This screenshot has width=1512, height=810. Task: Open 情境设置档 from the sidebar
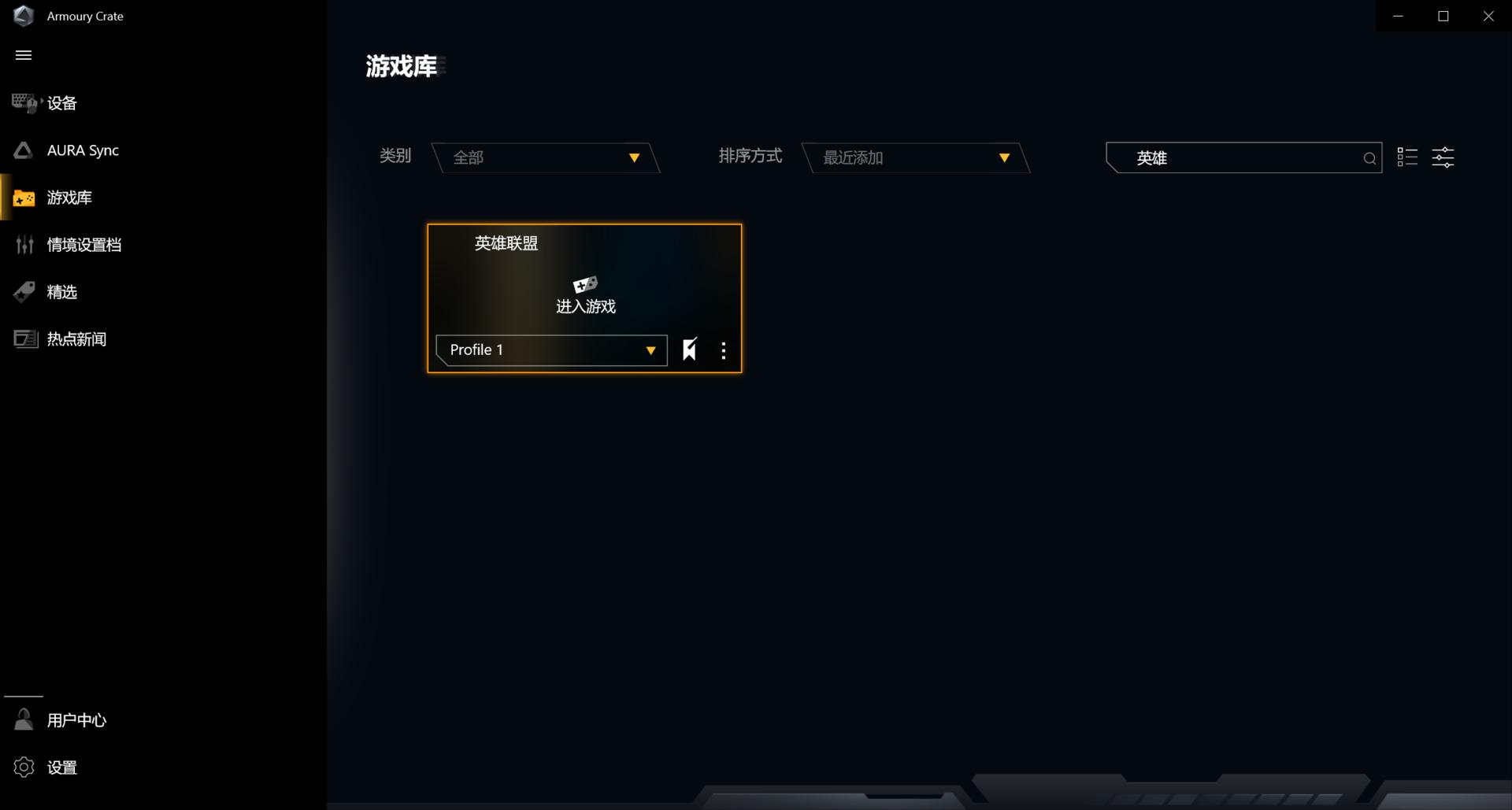(84, 245)
